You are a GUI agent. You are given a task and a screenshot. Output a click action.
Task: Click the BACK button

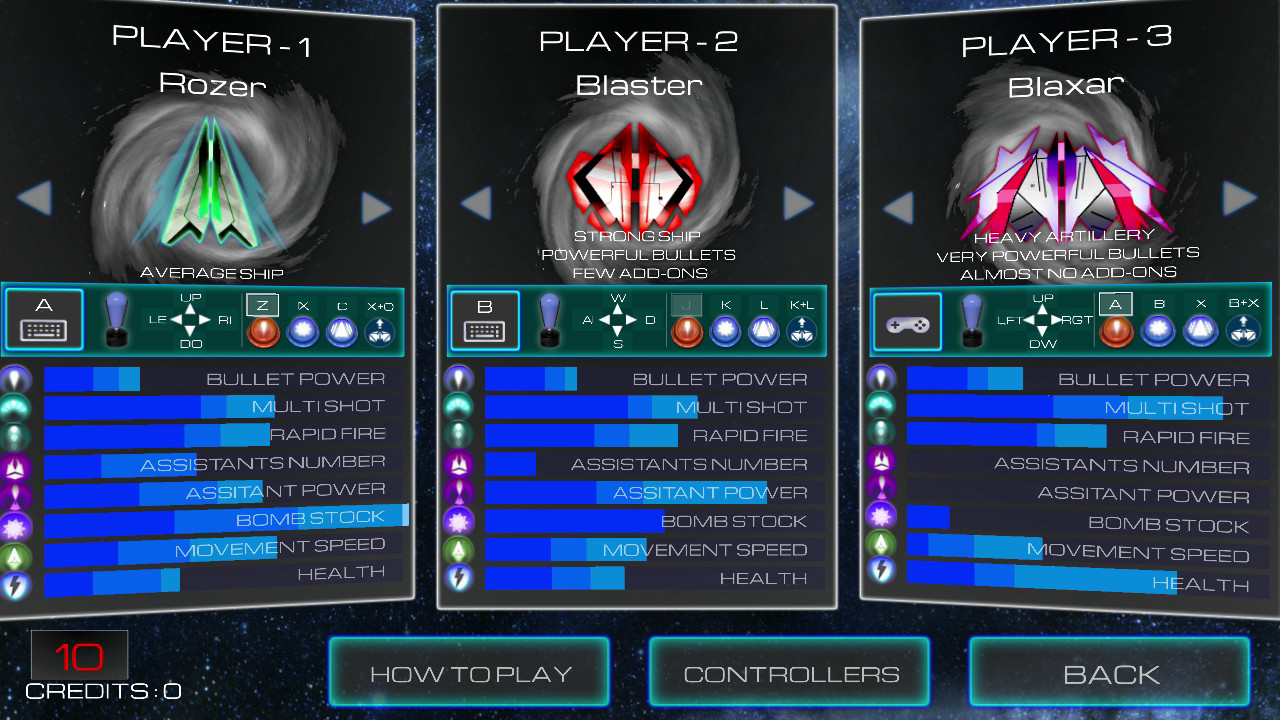click(1110, 671)
